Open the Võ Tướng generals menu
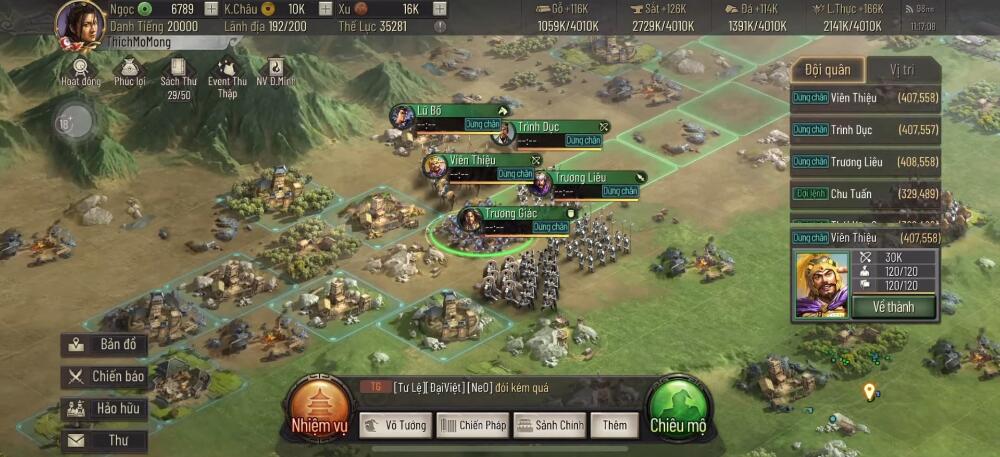 [x=395, y=426]
